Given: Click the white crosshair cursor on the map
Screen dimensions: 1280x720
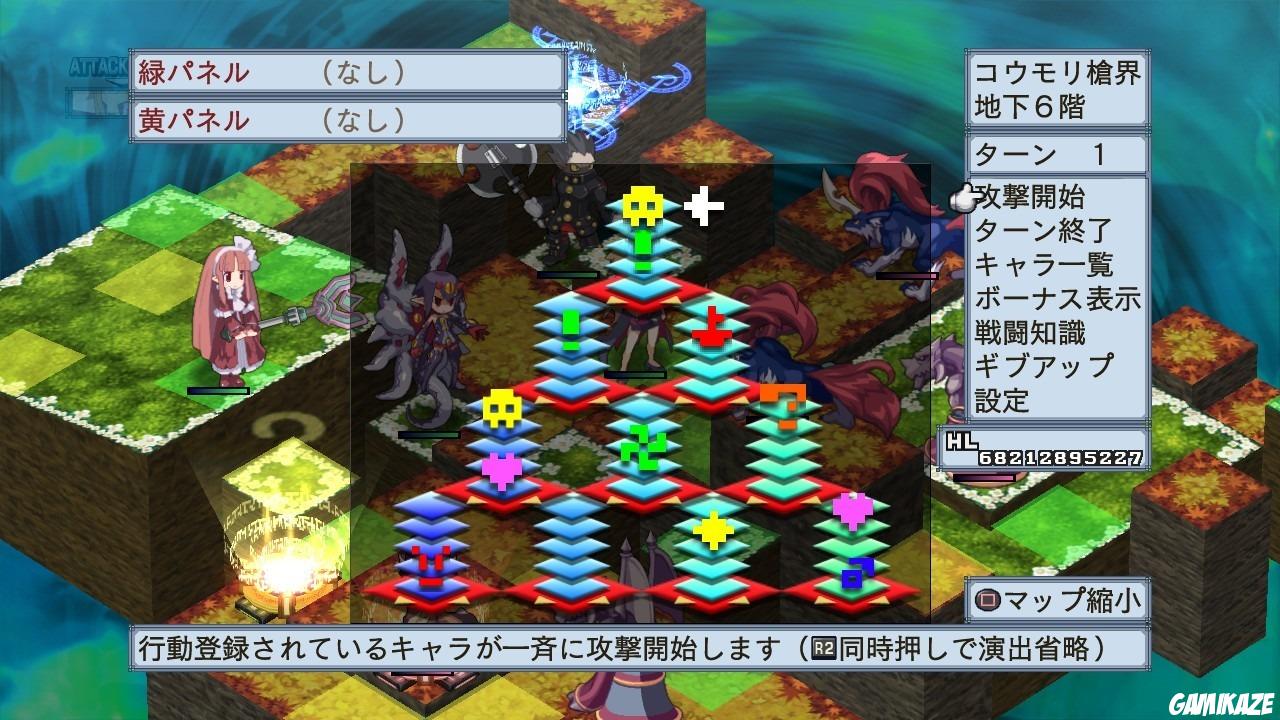Looking at the screenshot, I should (x=703, y=207).
